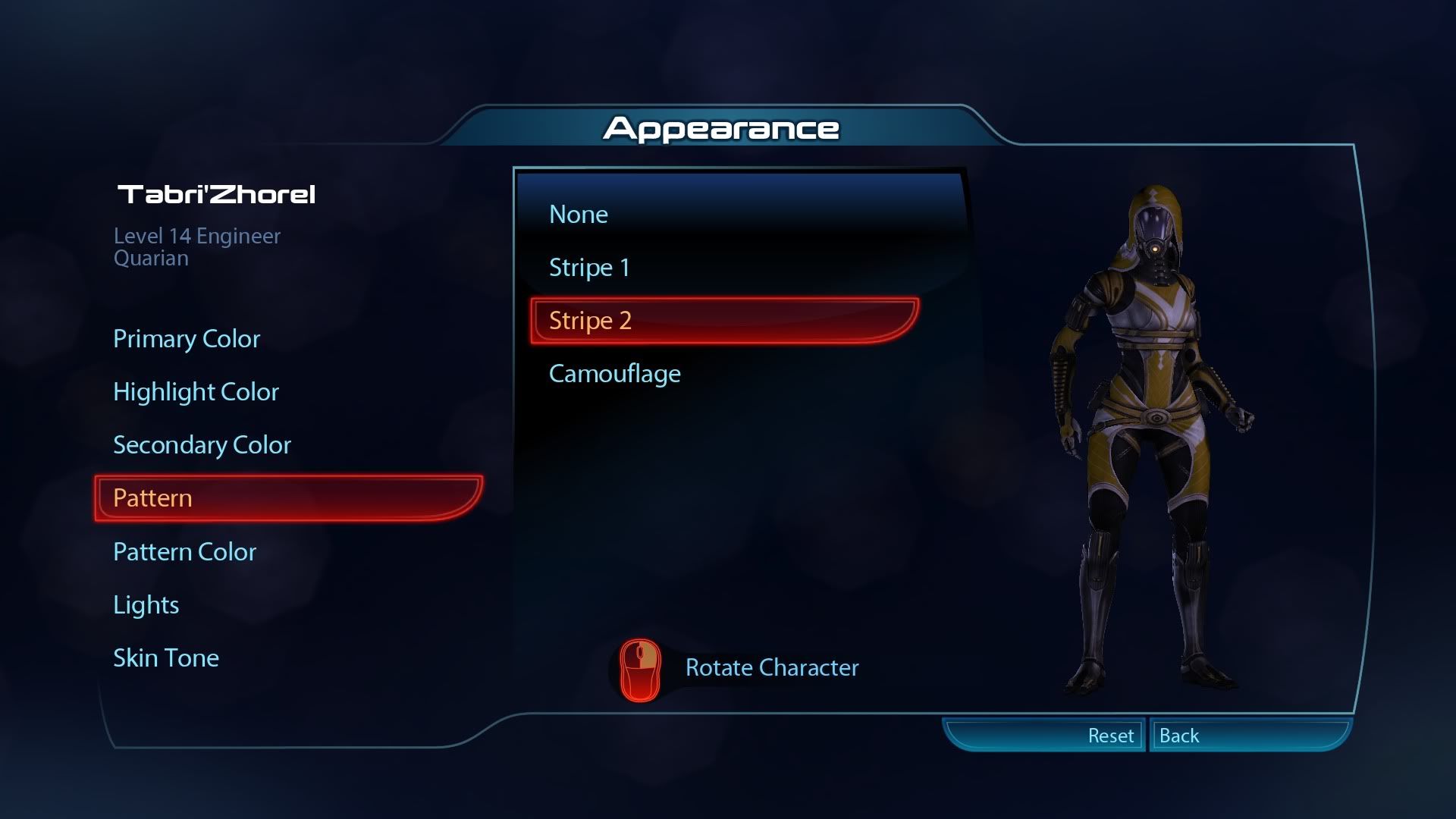Reset appearance with the Reset button
Screen dimensions: 1456x819
tap(1110, 736)
